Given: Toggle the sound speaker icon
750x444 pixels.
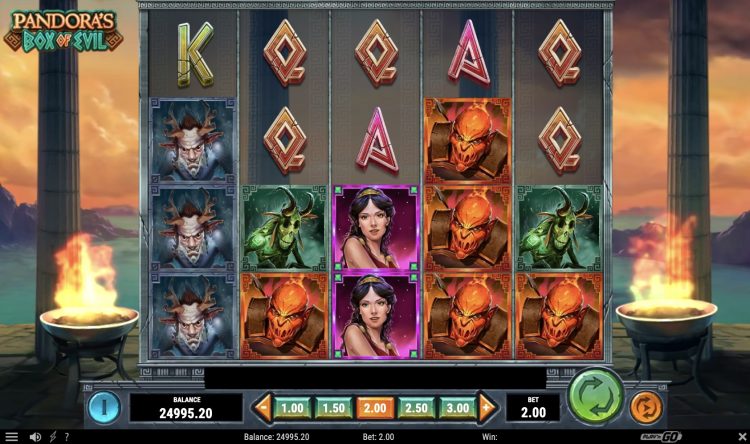Looking at the screenshot, I should (35, 437).
